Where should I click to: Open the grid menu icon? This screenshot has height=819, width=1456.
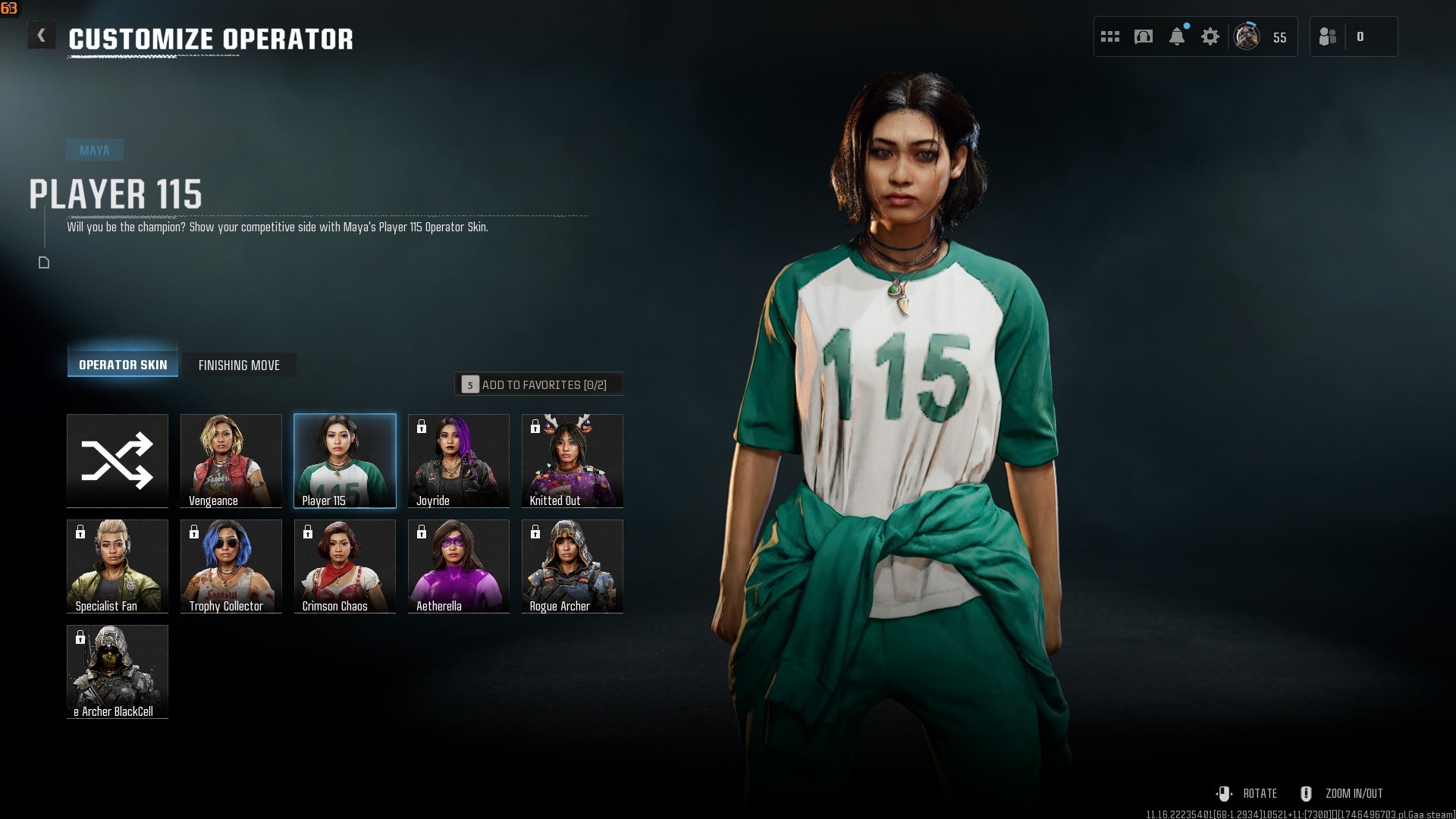click(x=1110, y=36)
